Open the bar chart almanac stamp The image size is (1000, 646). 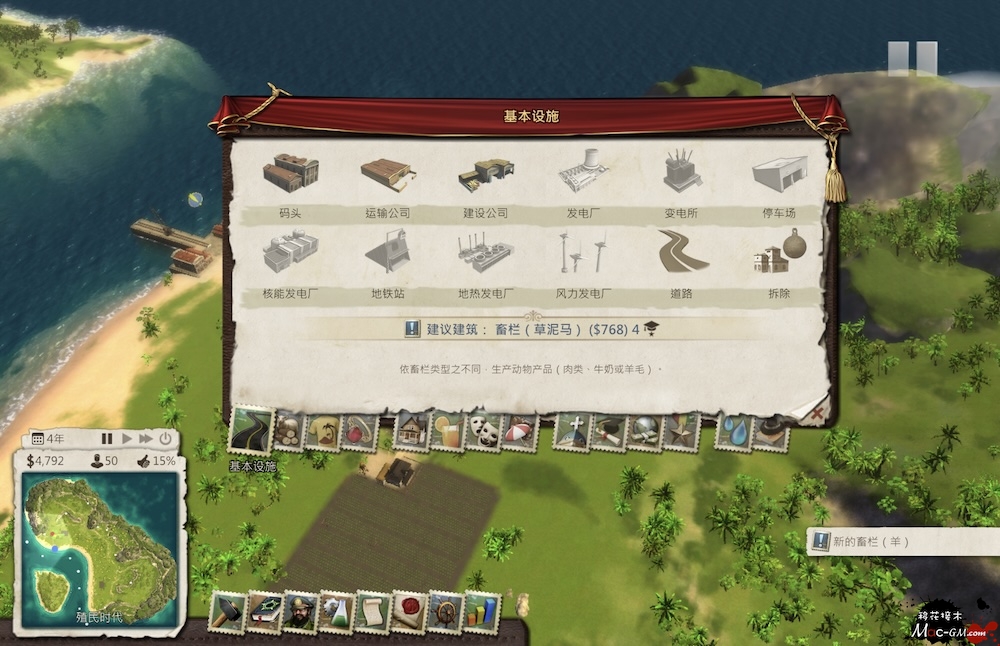pos(482,611)
